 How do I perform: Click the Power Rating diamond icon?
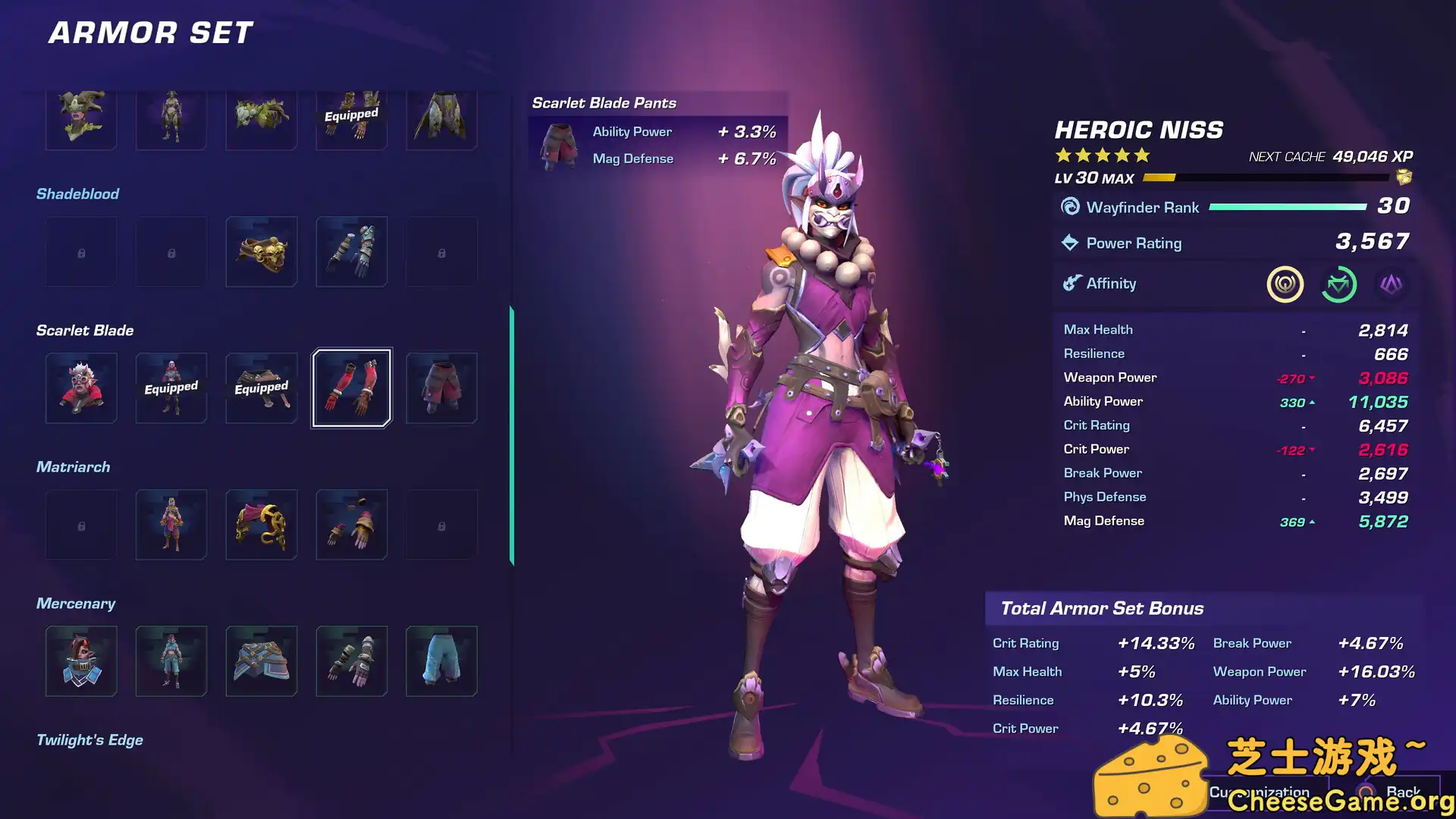1069,243
